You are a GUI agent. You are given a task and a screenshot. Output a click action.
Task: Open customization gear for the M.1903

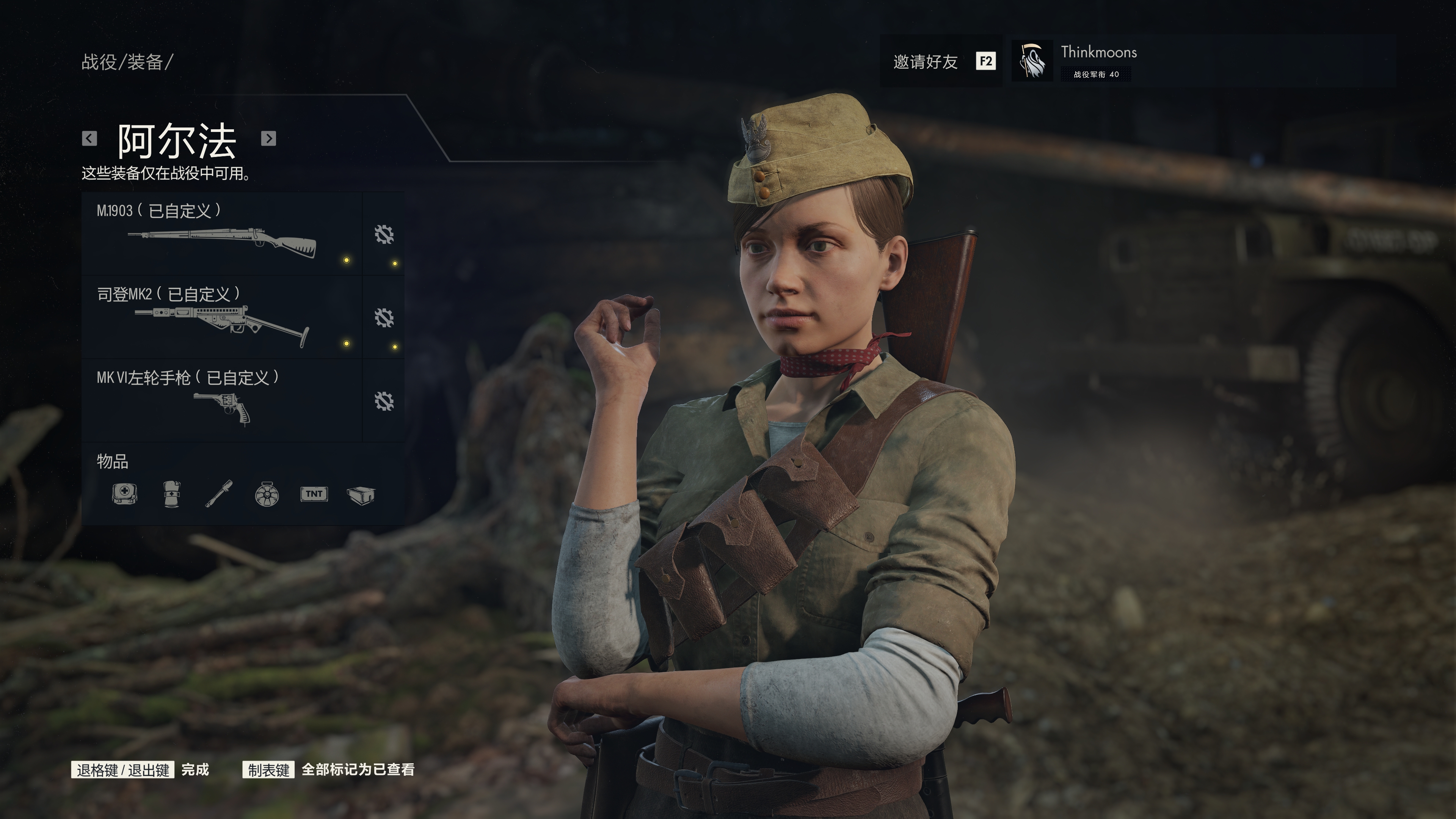click(x=384, y=234)
